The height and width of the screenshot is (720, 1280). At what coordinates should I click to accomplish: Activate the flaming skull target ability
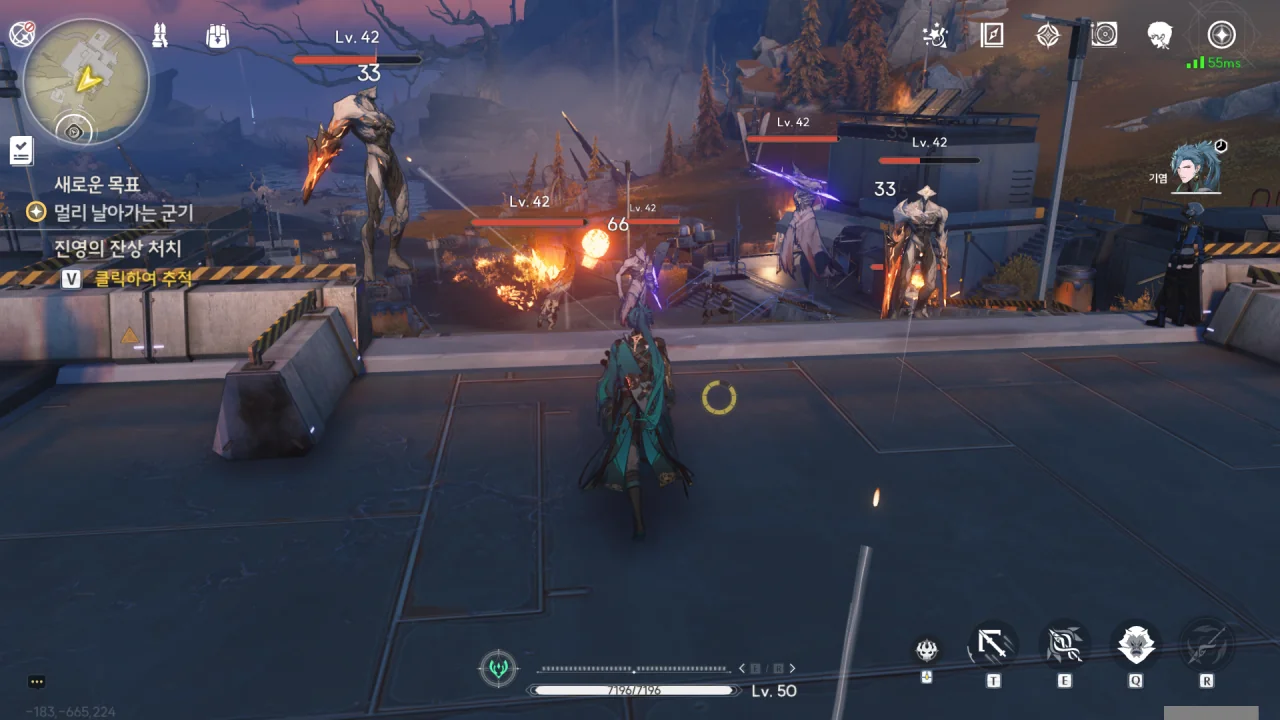[x=927, y=650]
